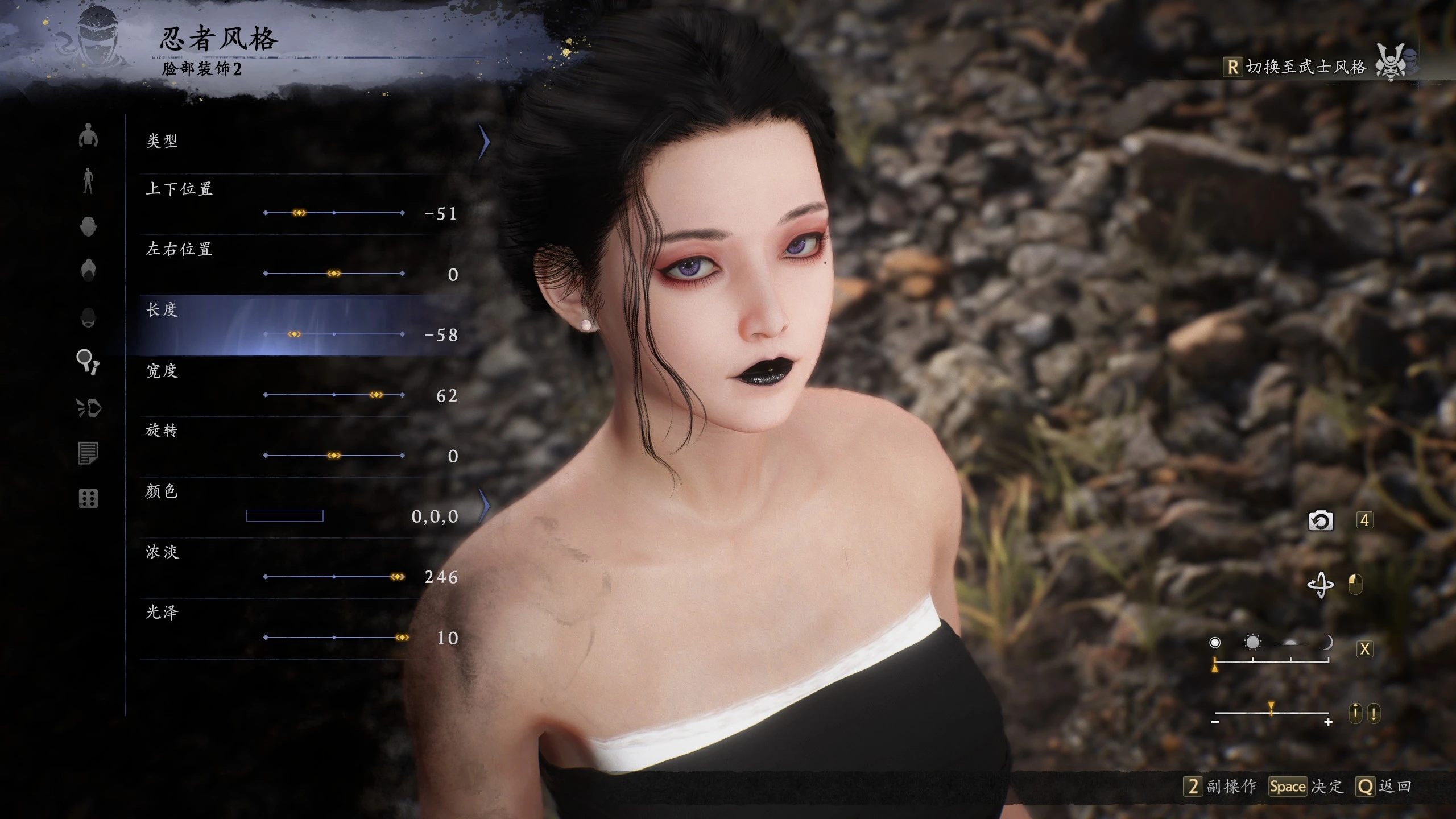Select the mirror and brush makeup tab
Viewport: 1456px width, 819px height.
click(x=88, y=362)
